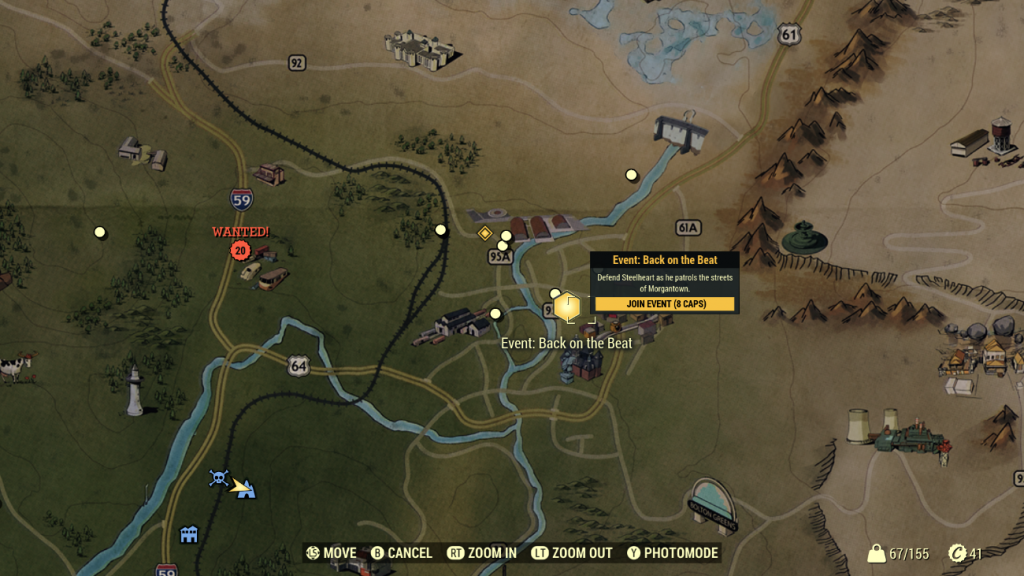Select the lighthouse location icon
Image resolution: width=1024 pixels, height=576 pixels.
(x=134, y=391)
